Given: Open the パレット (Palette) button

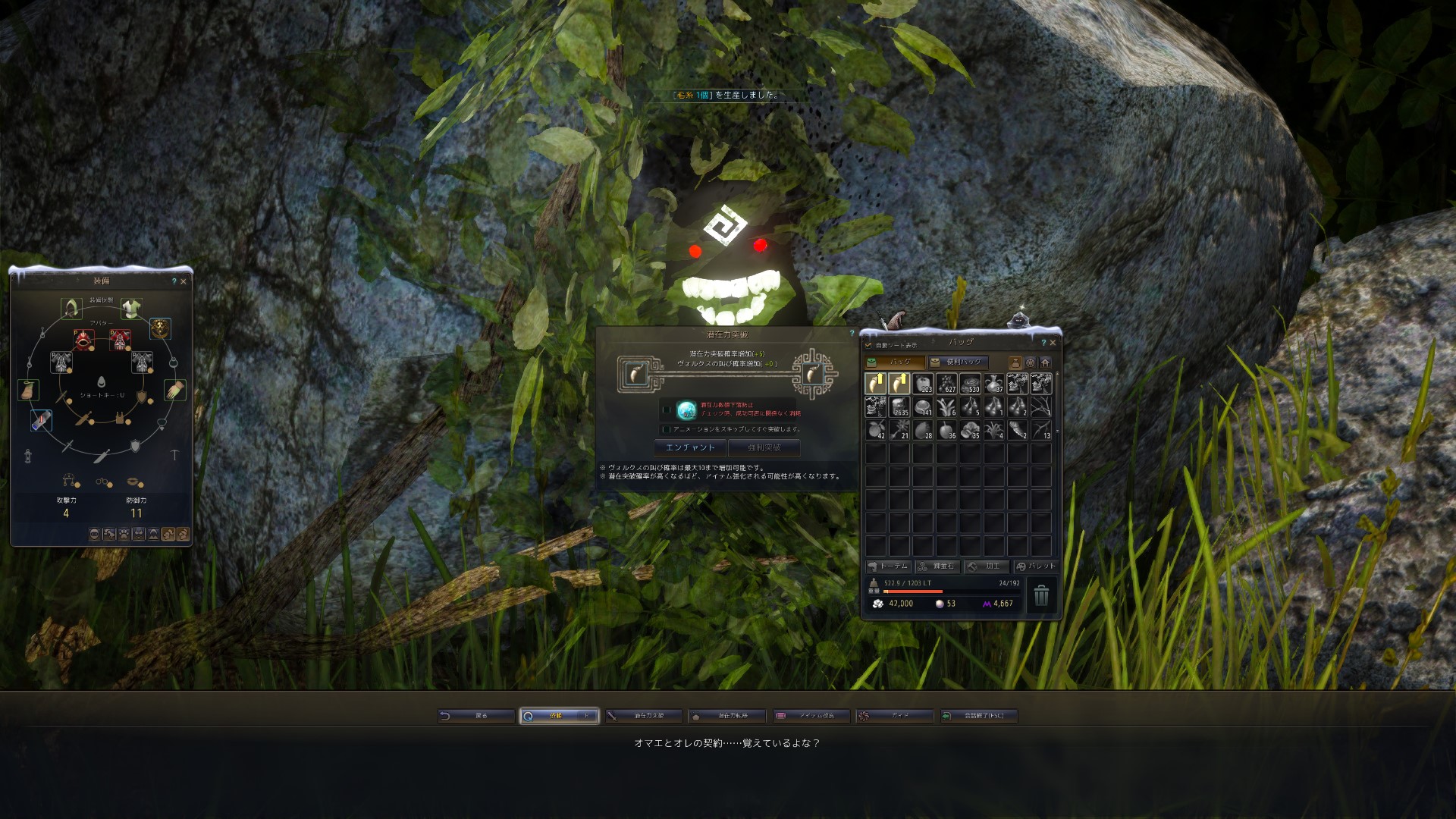Looking at the screenshot, I should pos(1035,566).
